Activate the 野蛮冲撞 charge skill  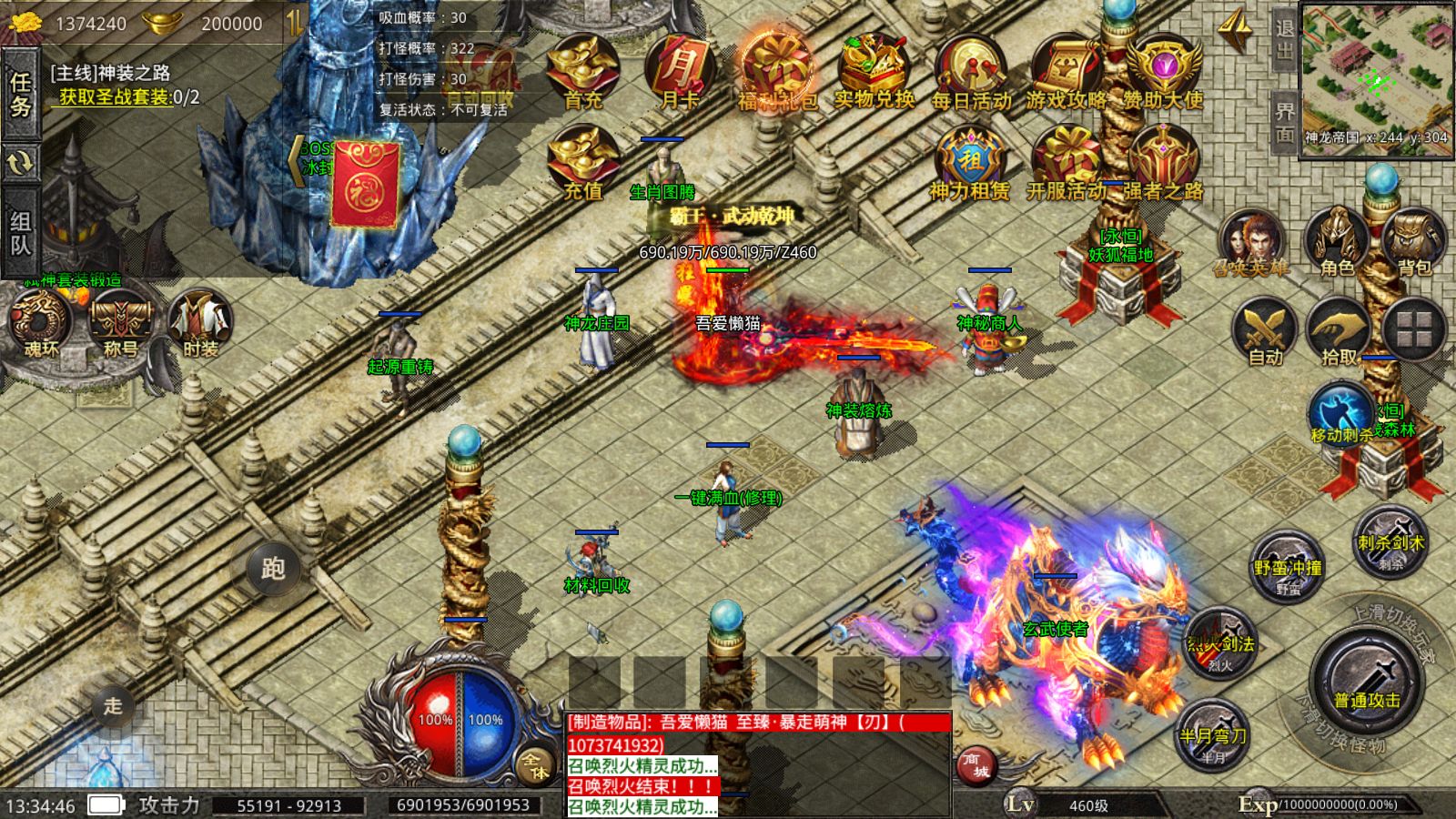(x=1288, y=567)
